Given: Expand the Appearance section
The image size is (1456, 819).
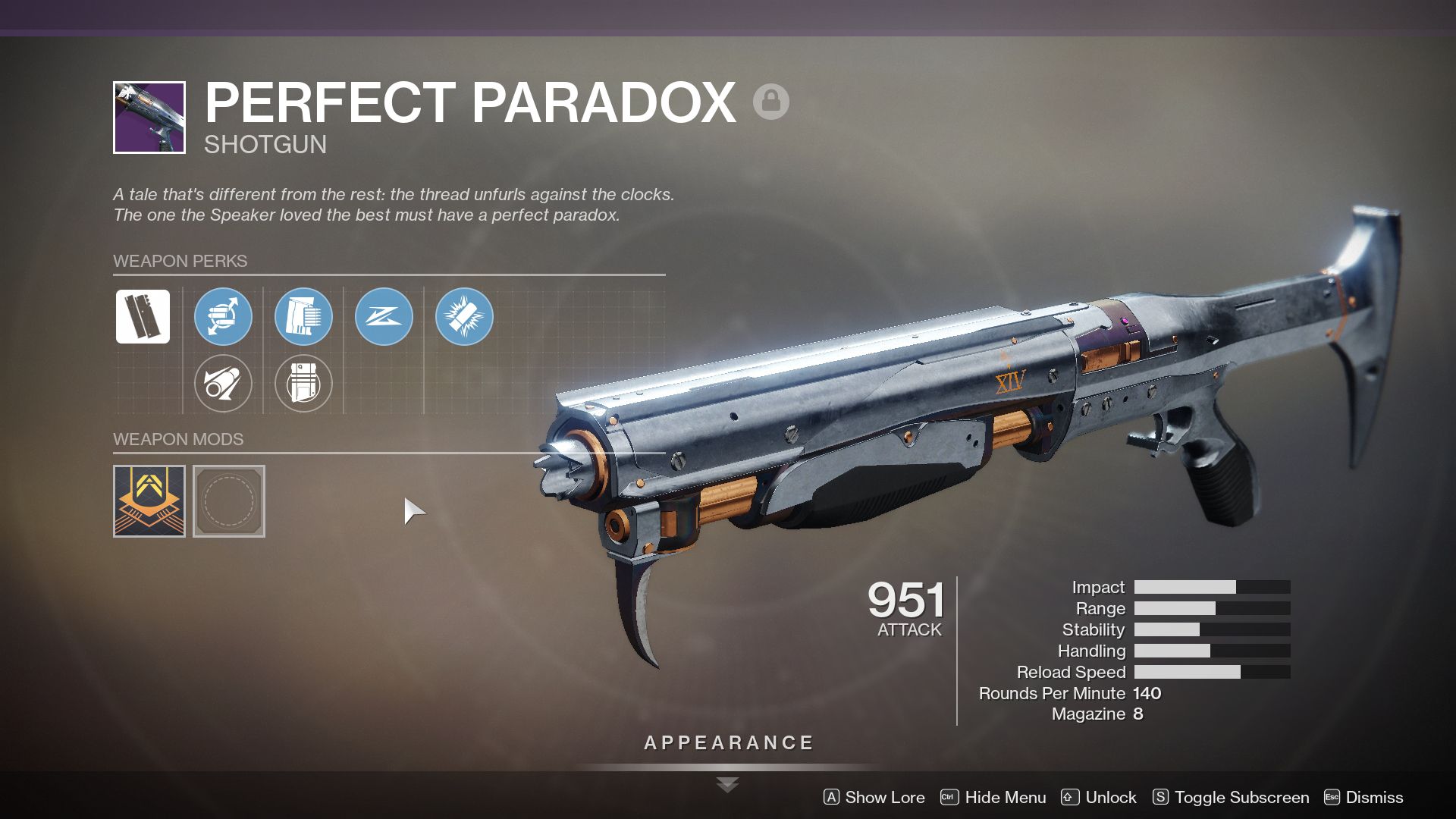Looking at the screenshot, I should click(727, 742).
